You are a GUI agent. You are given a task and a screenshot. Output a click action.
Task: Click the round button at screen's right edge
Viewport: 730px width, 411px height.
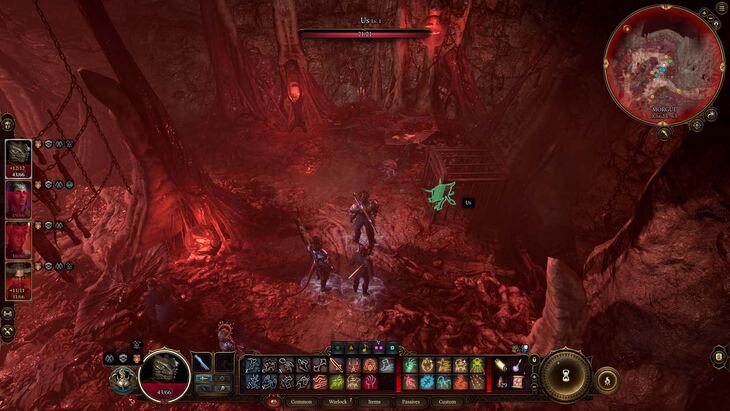(719, 357)
